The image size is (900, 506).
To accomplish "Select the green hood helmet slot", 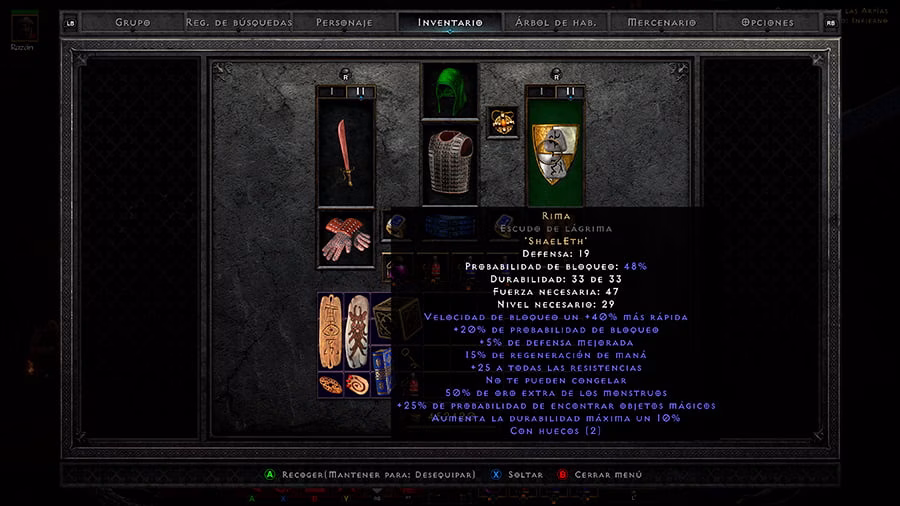I will [449, 92].
